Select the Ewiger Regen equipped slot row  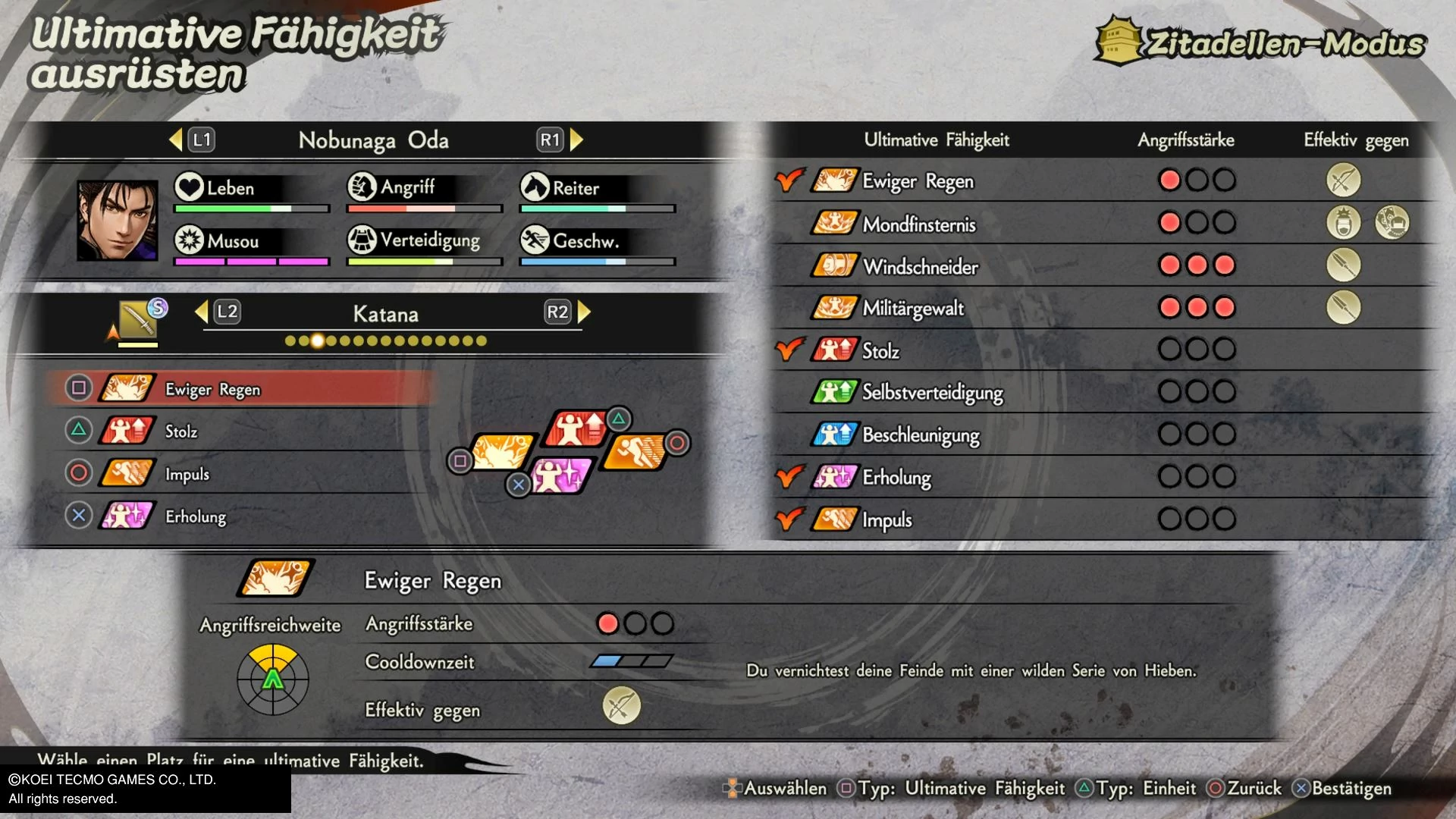point(243,389)
